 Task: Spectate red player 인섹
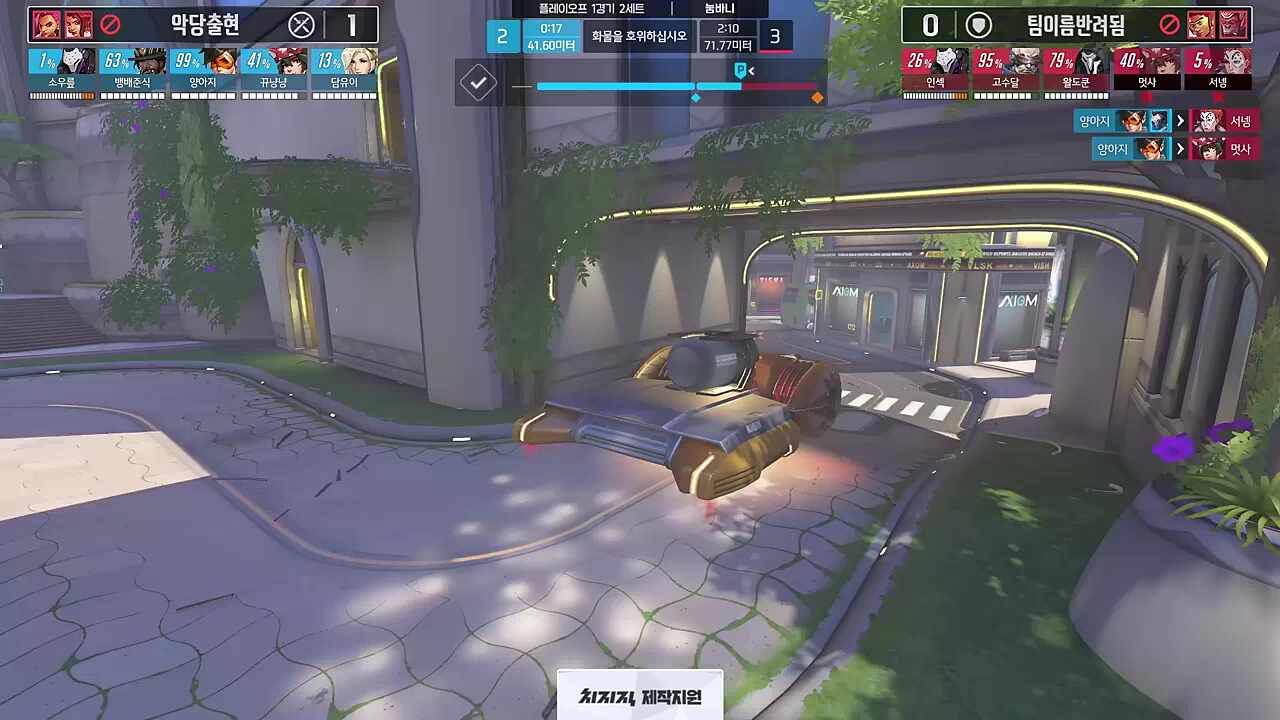click(x=935, y=72)
